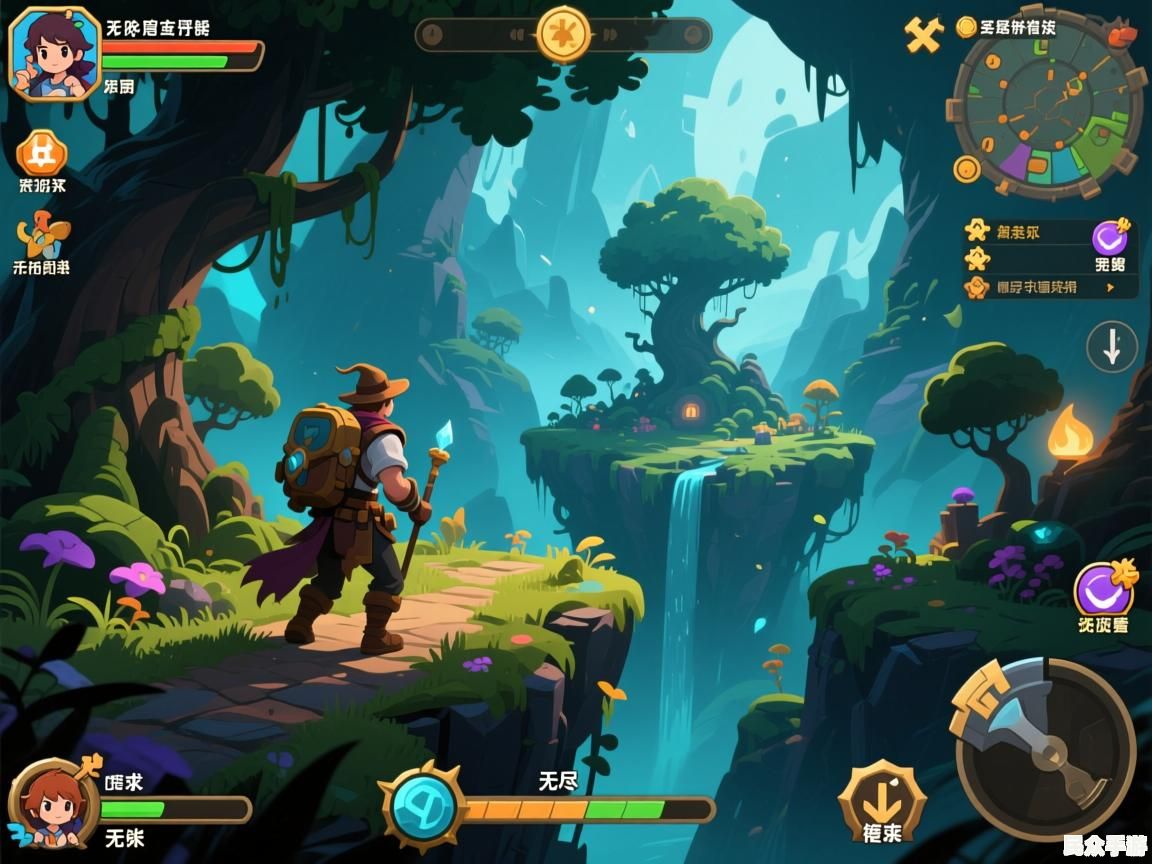Click the gold coin button below the minimap

pos(967,169)
